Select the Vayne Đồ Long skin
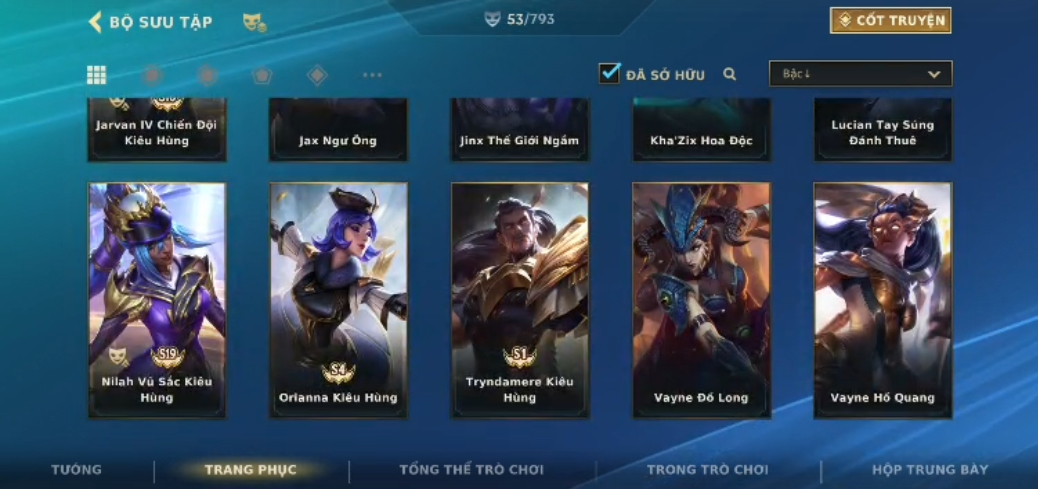Viewport: 1038px width, 489px height. pyautogui.click(x=701, y=299)
